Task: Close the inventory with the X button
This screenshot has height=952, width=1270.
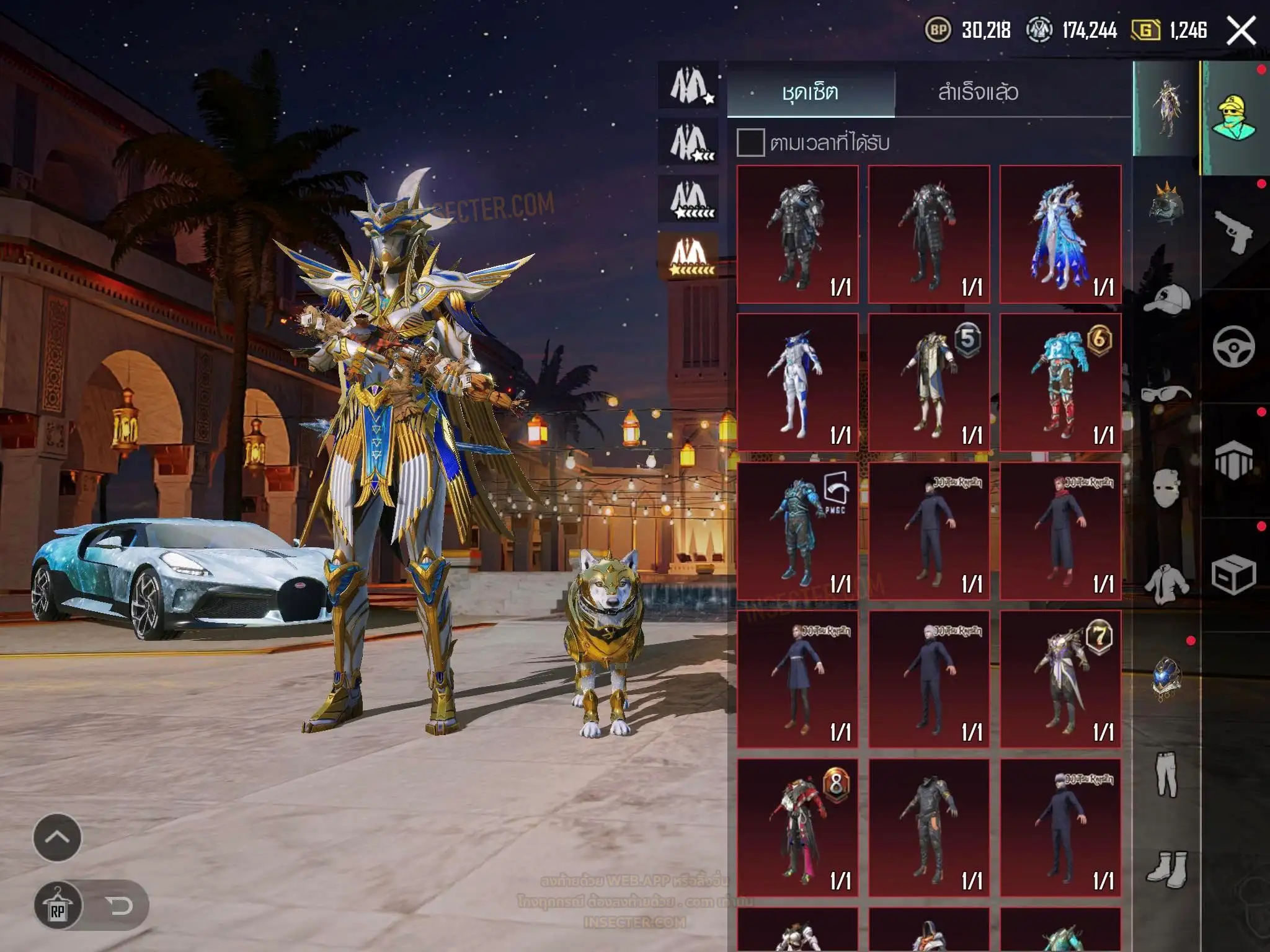Action: [x=1241, y=30]
